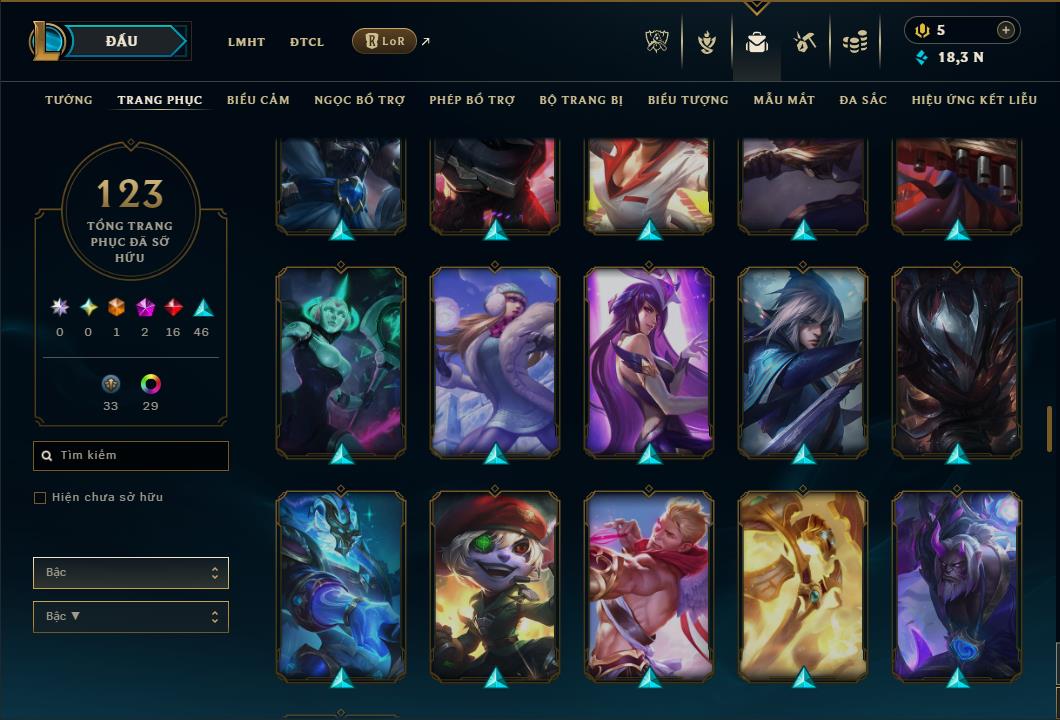Viewport: 1060px width, 720px height.
Task: Show the BỘ TRANG BỊ tab
Action: tap(581, 100)
